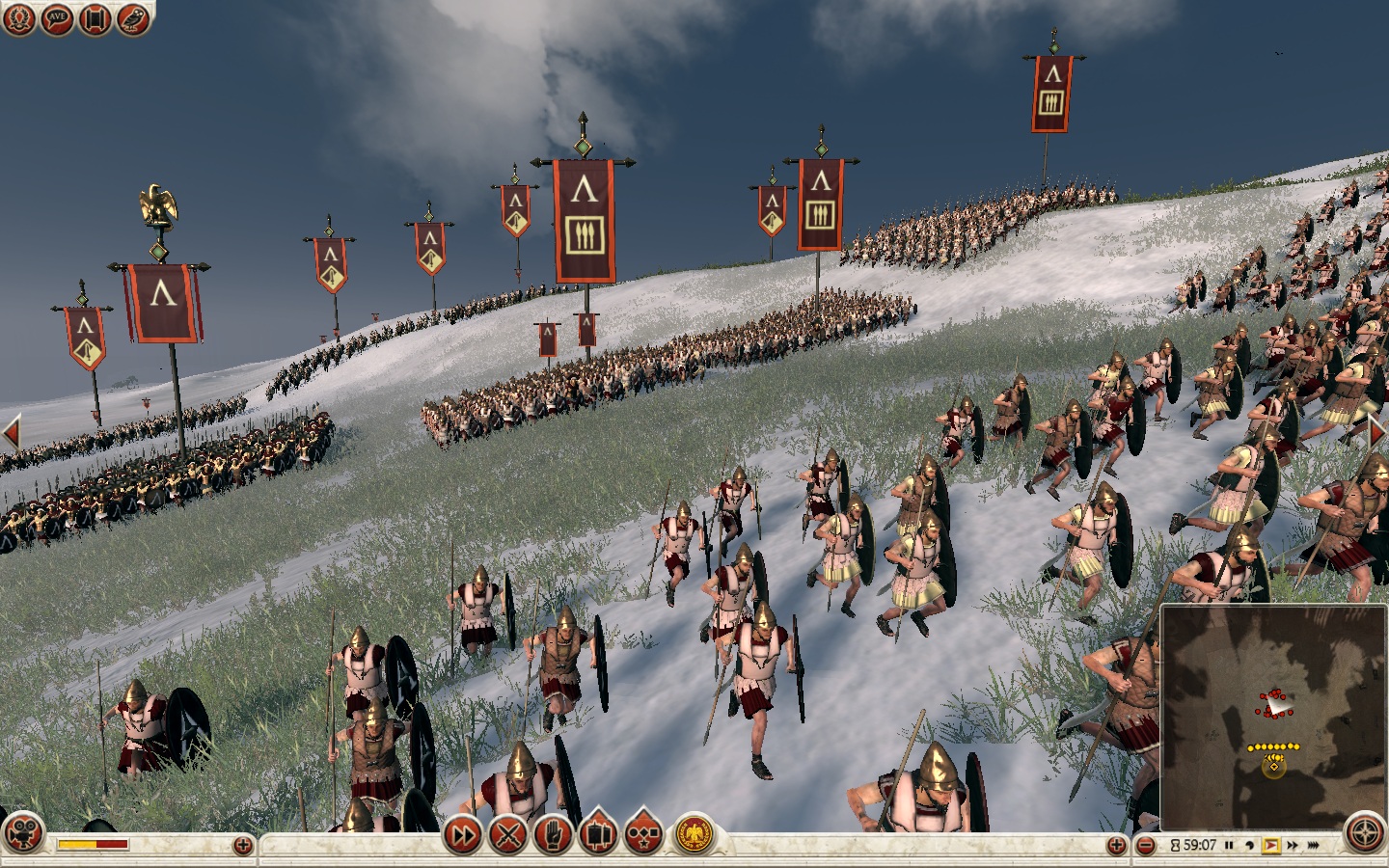Expand panel with plus button beside balance bar
Screen dimensions: 1389x868
click(x=243, y=846)
